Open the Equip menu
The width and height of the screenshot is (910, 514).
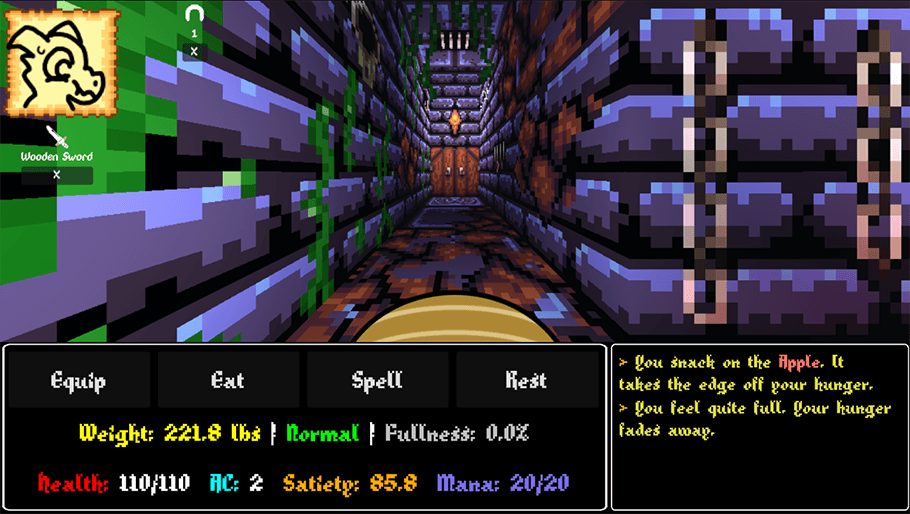(78, 380)
